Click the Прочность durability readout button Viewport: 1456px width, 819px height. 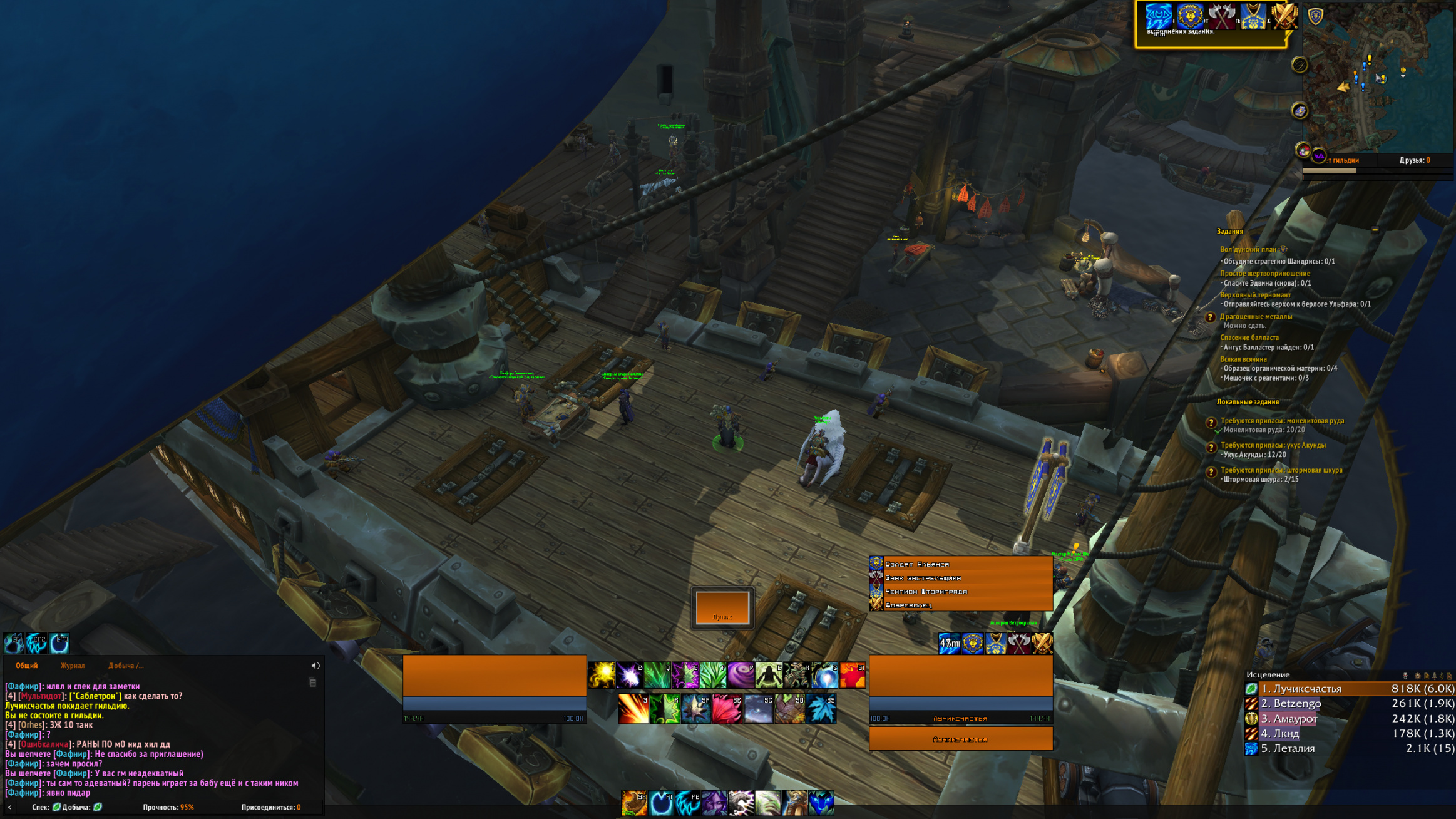click(168, 807)
